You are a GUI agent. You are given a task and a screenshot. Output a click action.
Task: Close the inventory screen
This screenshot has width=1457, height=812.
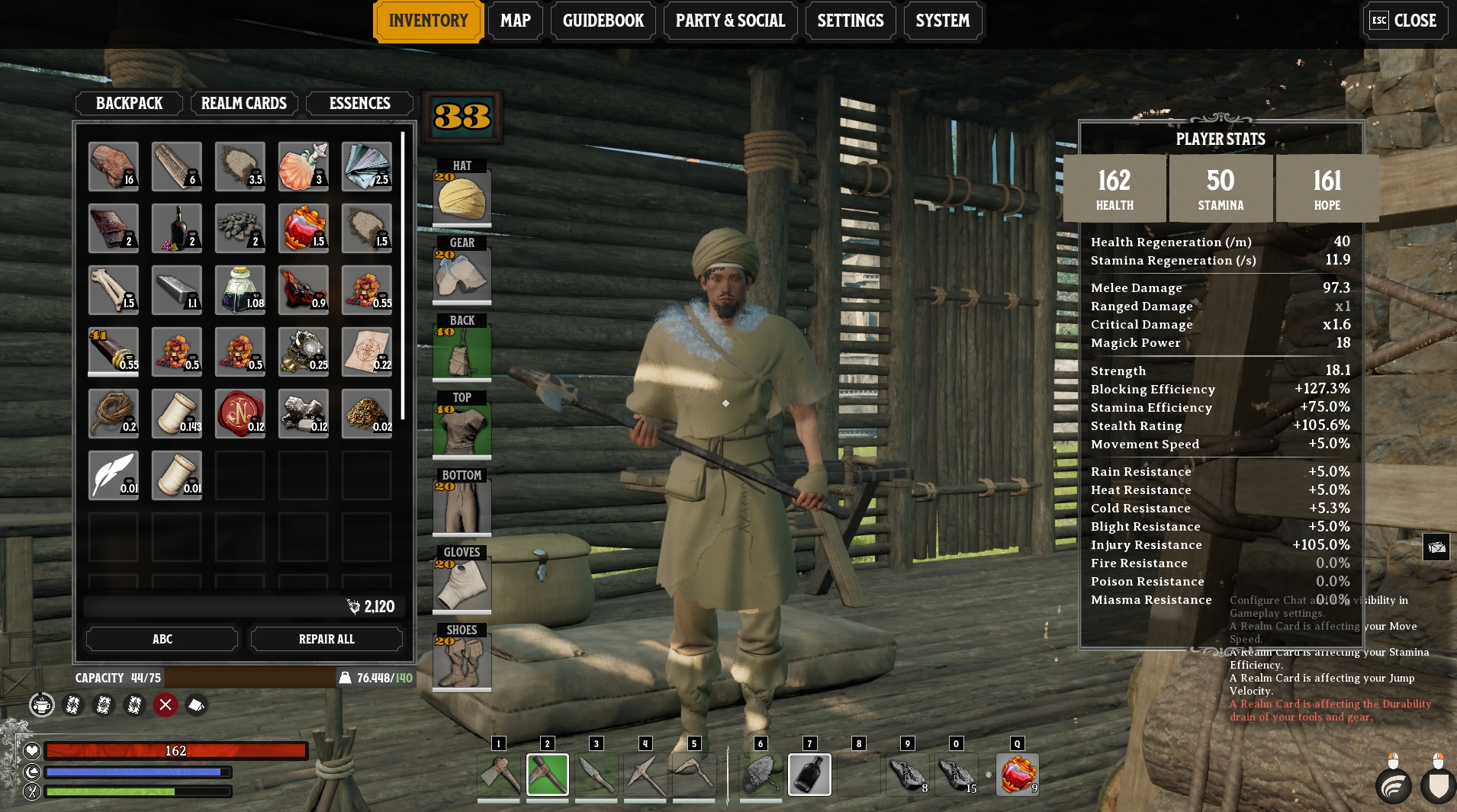click(x=1404, y=21)
